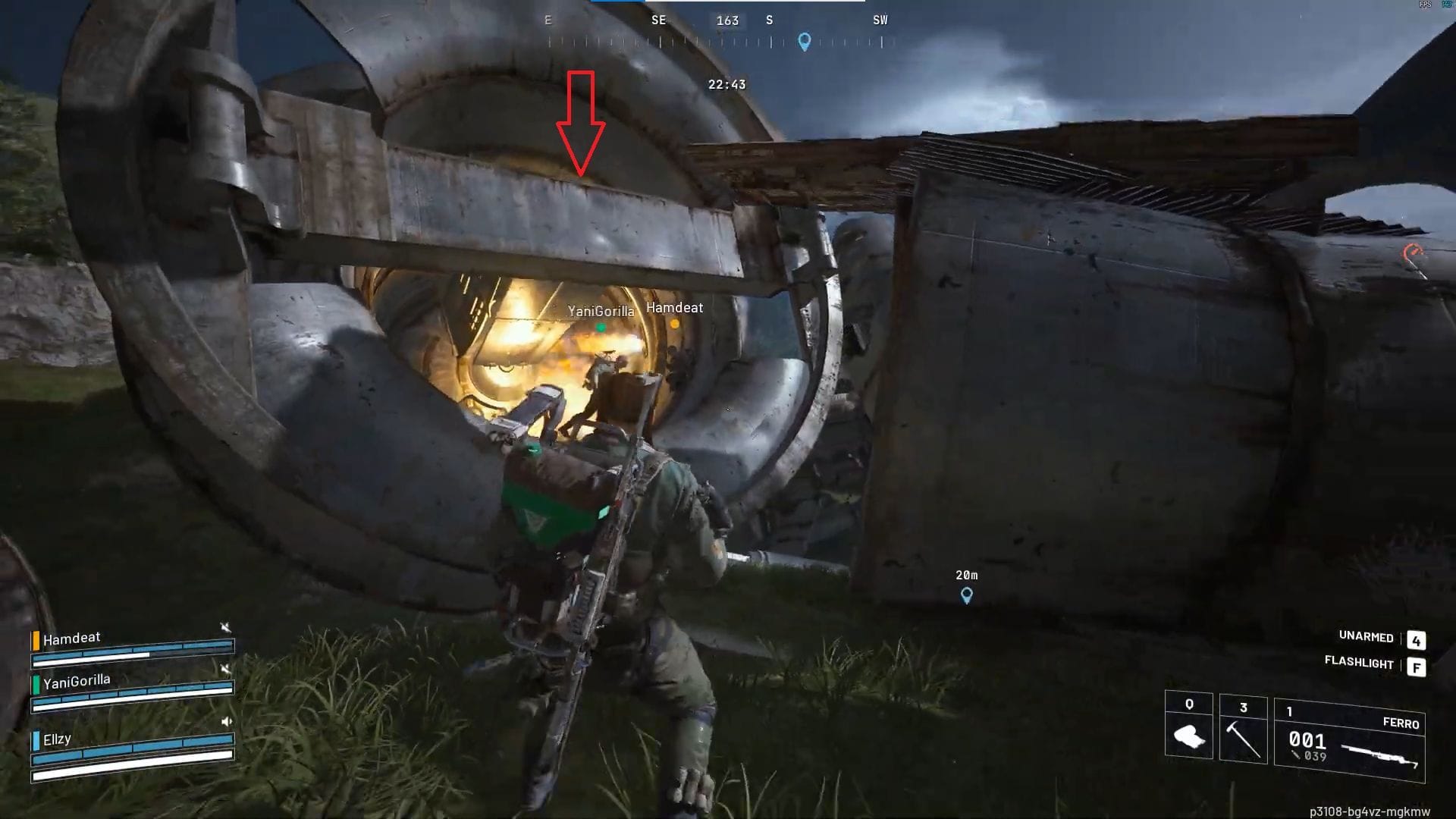Click Ellzy's light blue status indicator bar
Image resolution: width=1456 pixels, height=819 pixels.
[x=36, y=740]
